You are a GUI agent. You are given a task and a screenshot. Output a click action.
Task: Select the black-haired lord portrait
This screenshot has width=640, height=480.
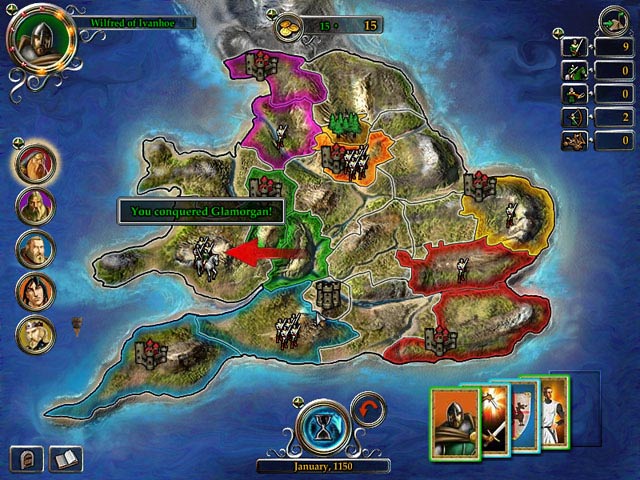[35, 291]
